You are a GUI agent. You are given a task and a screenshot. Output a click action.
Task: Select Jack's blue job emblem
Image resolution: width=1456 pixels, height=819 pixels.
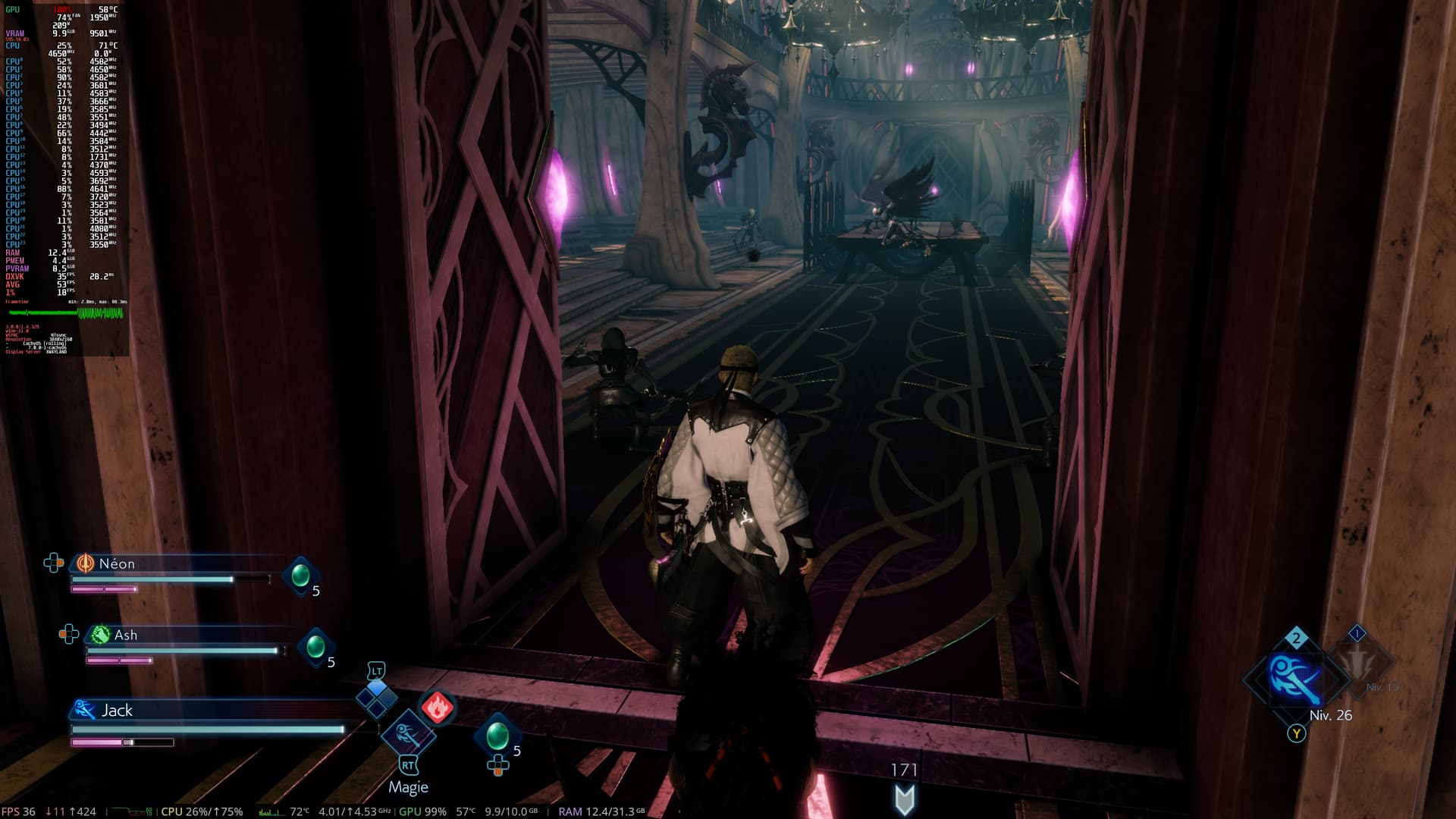pos(84,710)
